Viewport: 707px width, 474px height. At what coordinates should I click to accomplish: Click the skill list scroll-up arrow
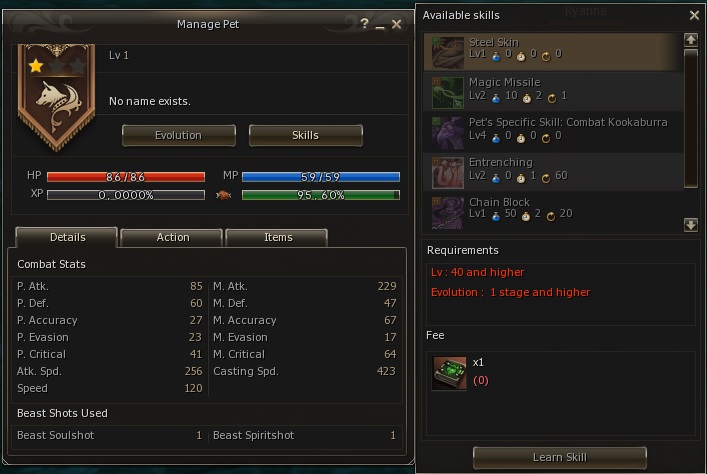(x=691, y=40)
